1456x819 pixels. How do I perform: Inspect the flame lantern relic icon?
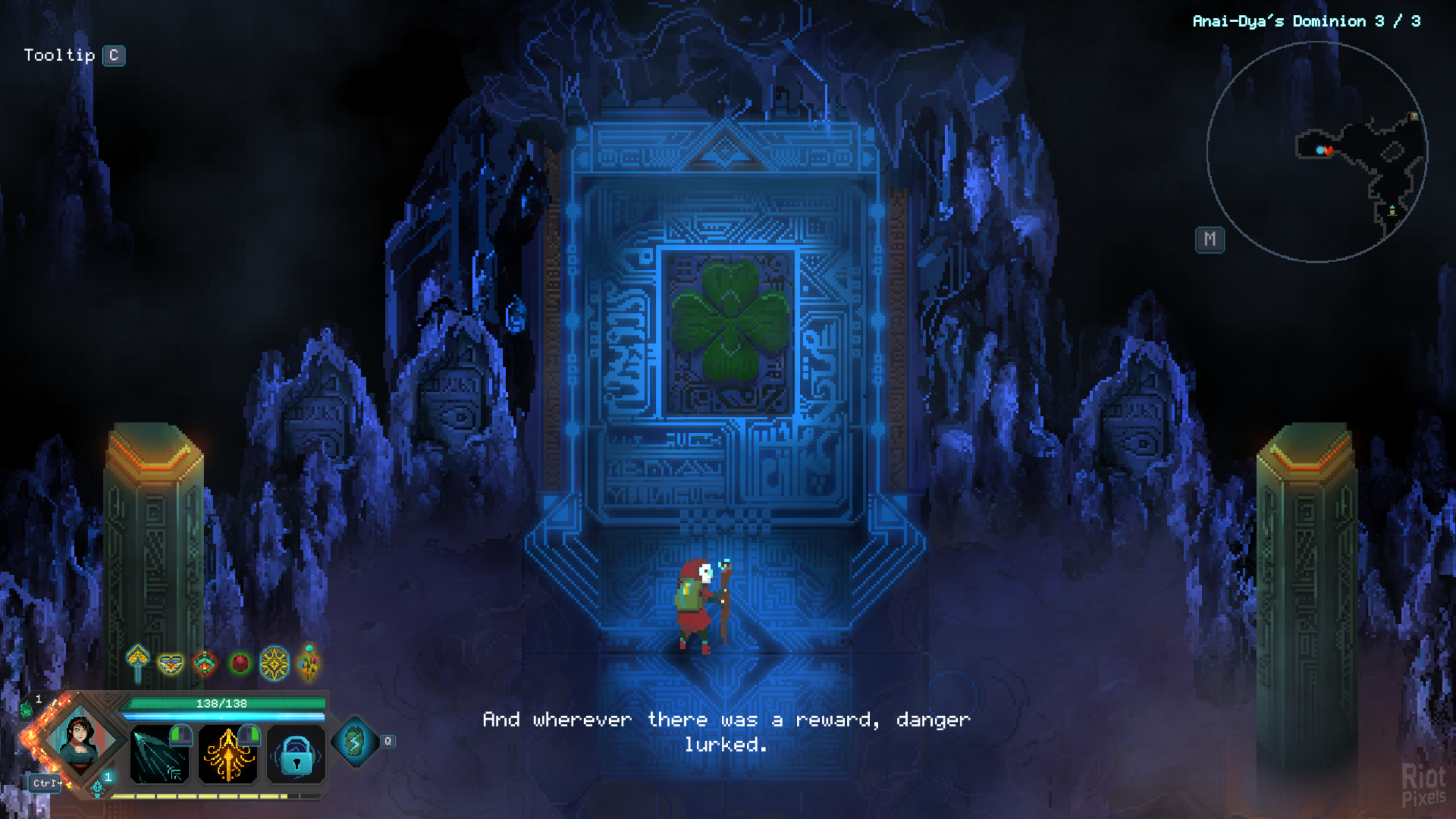pos(205,663)
